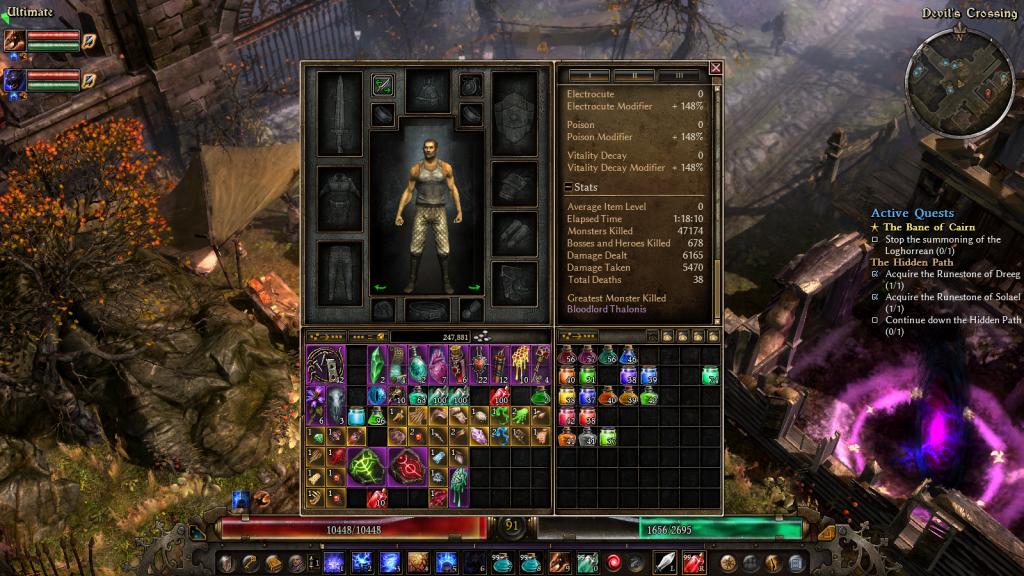Select the red glowing rune stone item
This screenshot has height=576, width=1024.
tap(410, 466)
